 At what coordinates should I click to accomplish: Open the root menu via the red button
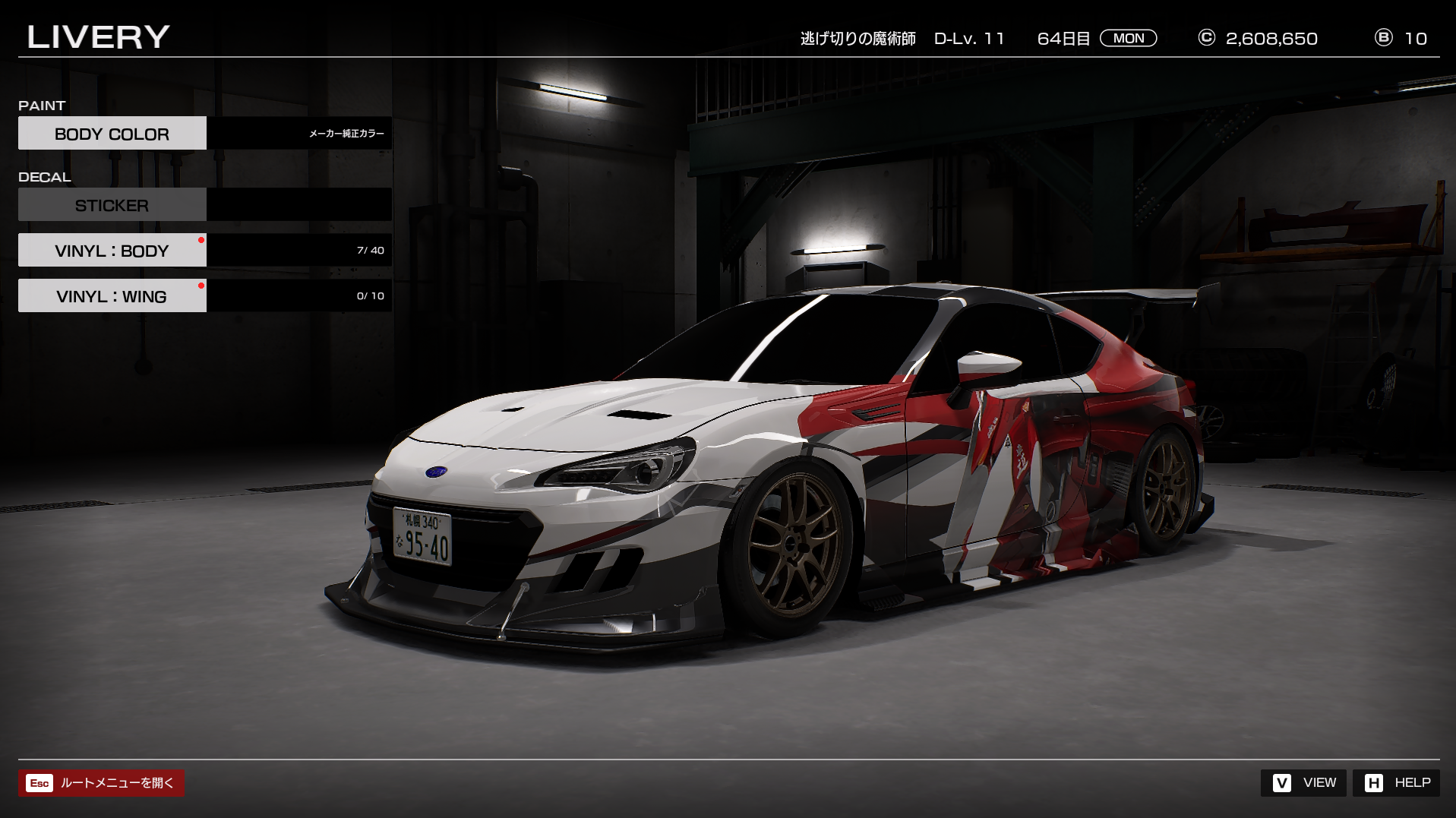pos(101,783)
